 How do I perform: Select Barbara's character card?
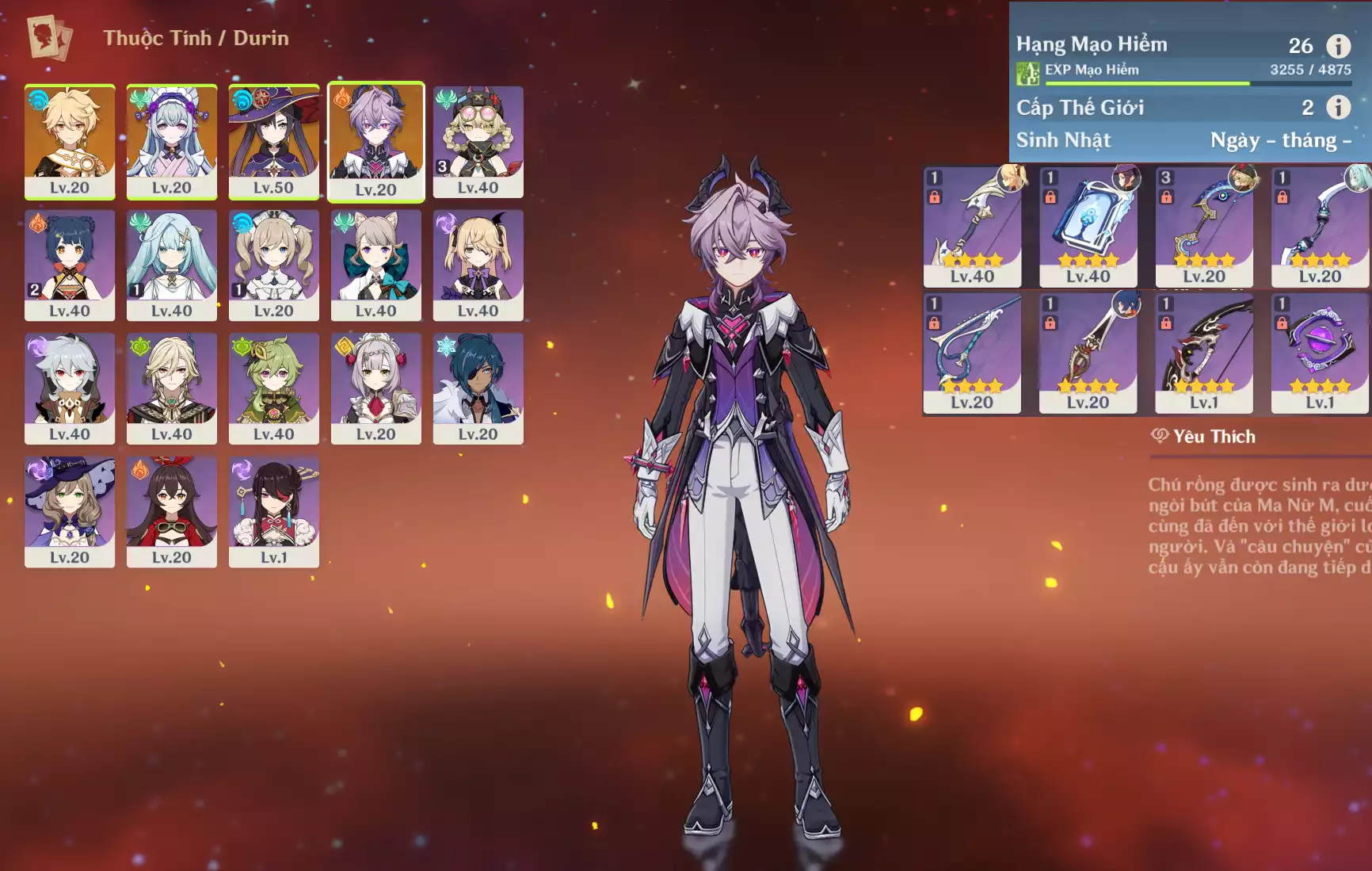point(273,265)
